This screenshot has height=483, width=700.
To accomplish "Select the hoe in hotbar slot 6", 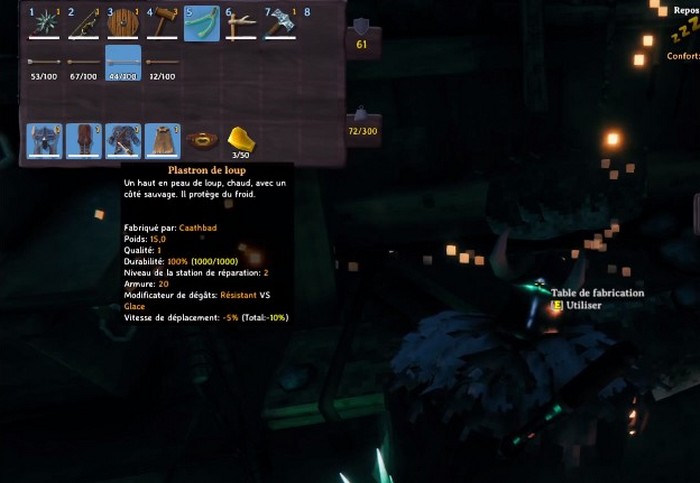I will coord(240,24).
